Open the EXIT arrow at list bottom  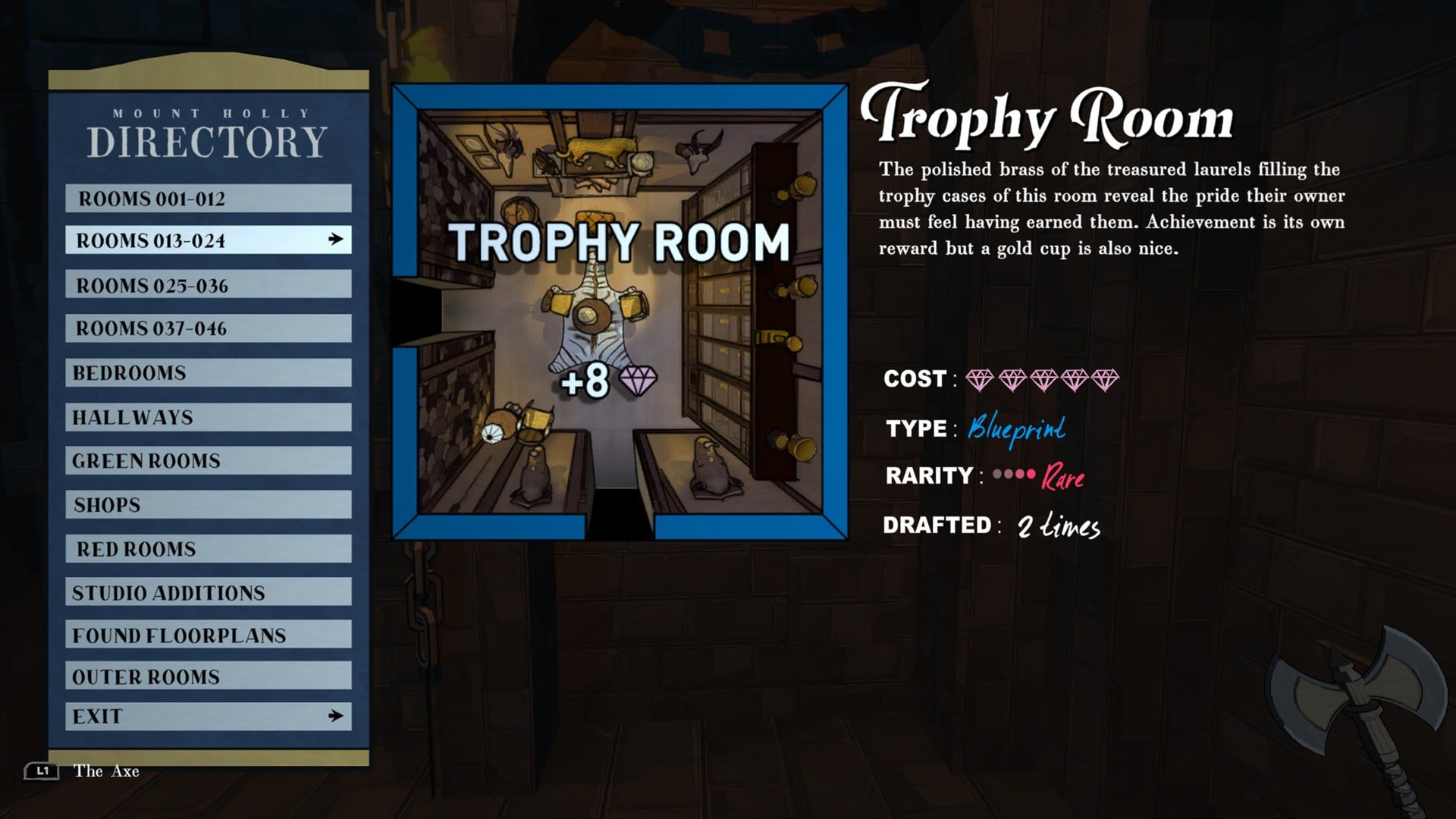tap(337, 714)
